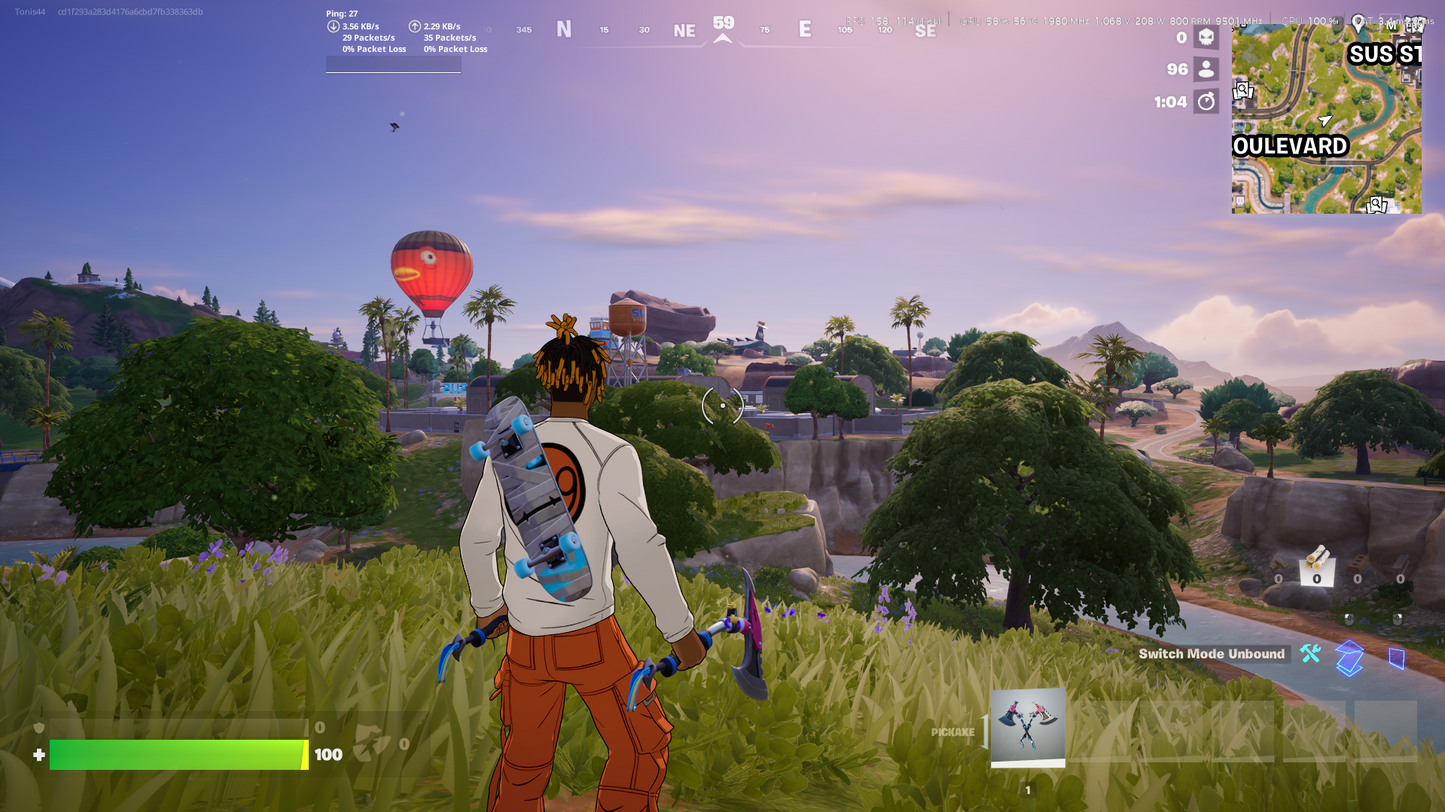Choose the stacked floor build piece icon
This screenshot has height=812, width=1445.
point(1350,657)
